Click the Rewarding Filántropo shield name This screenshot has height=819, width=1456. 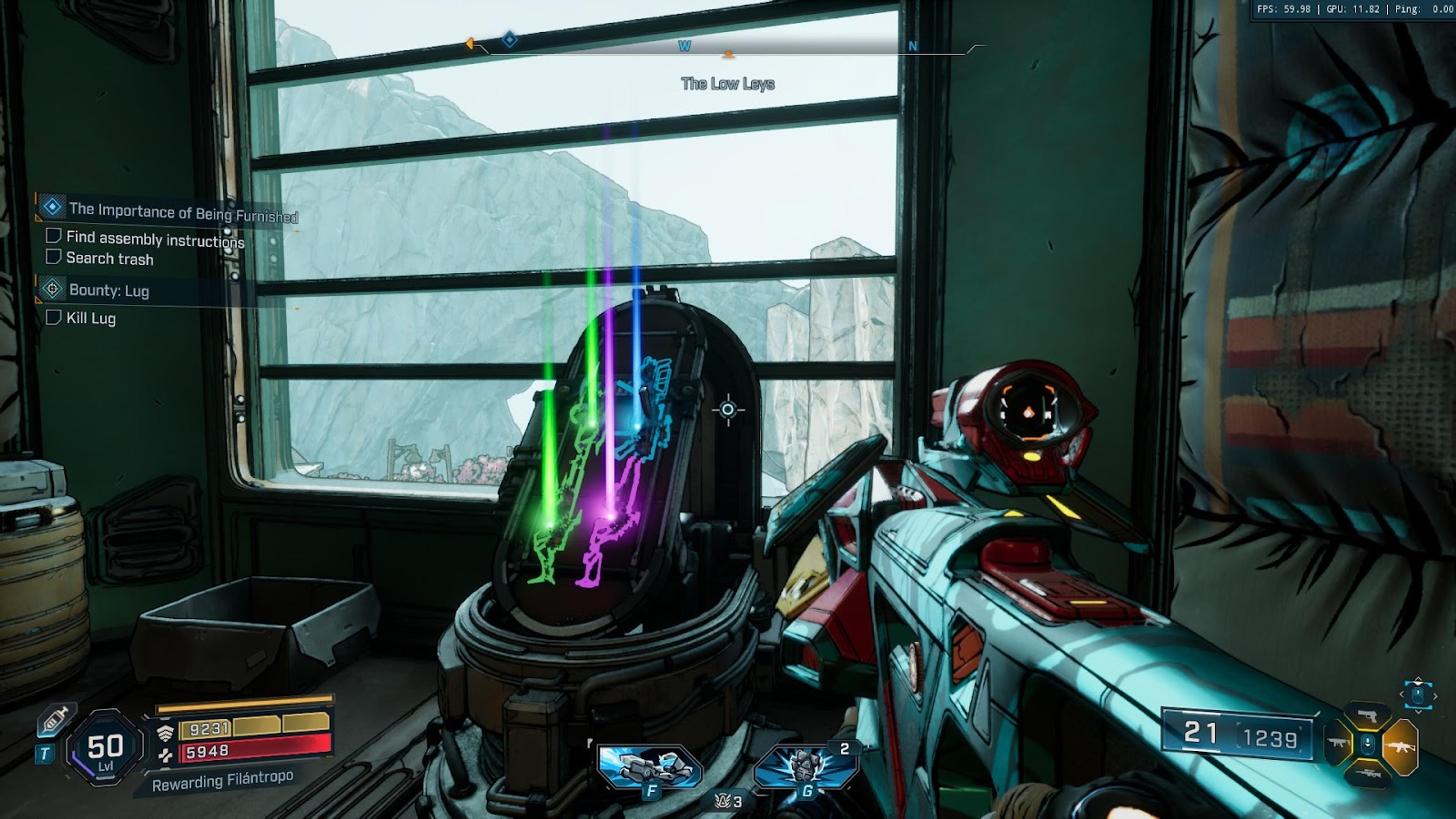coord(222,781)
